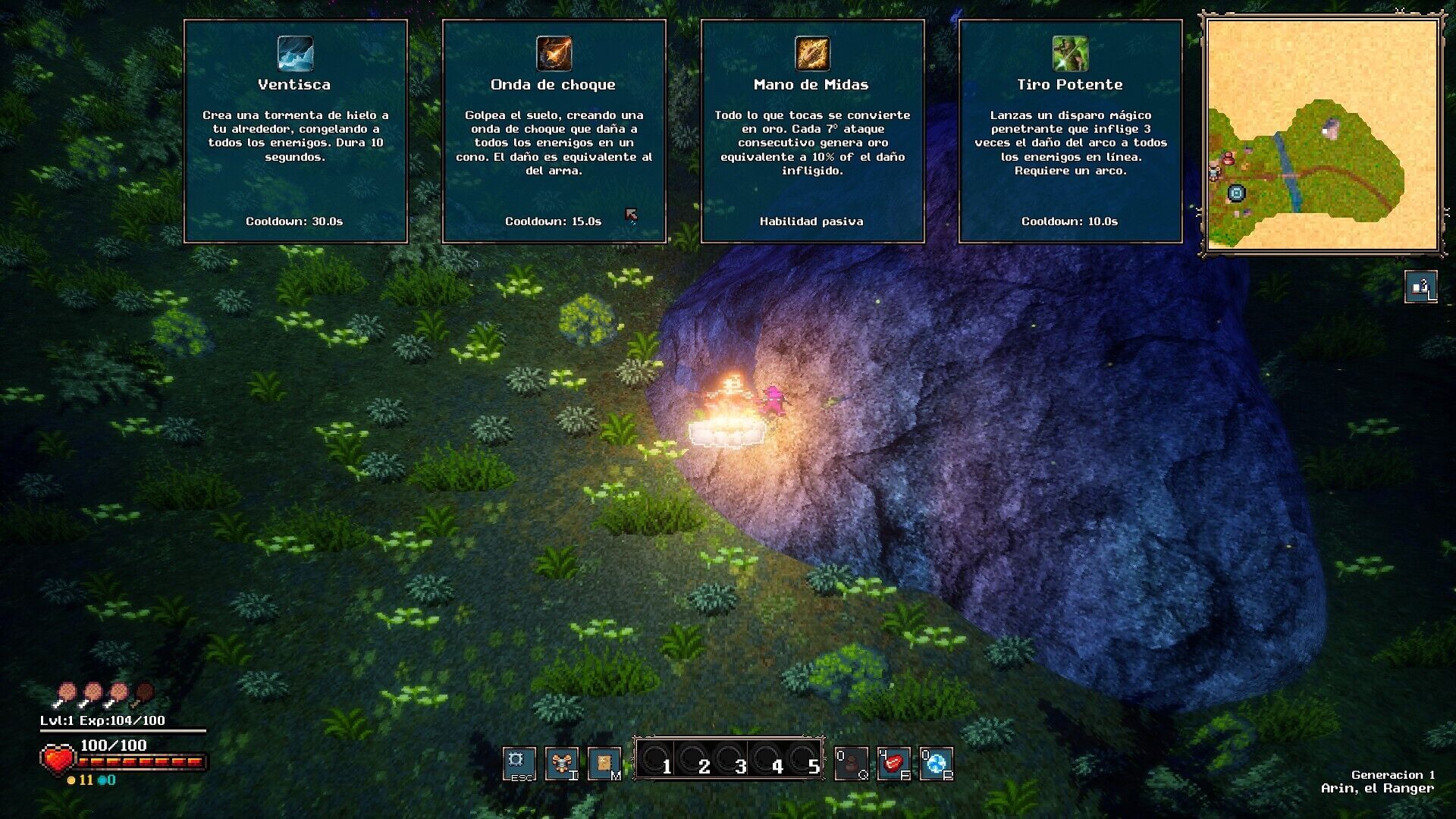Select ability slot number 5
Image resolution: width=1456 pixels, height=819 pixels.
[x=803, y=758]
